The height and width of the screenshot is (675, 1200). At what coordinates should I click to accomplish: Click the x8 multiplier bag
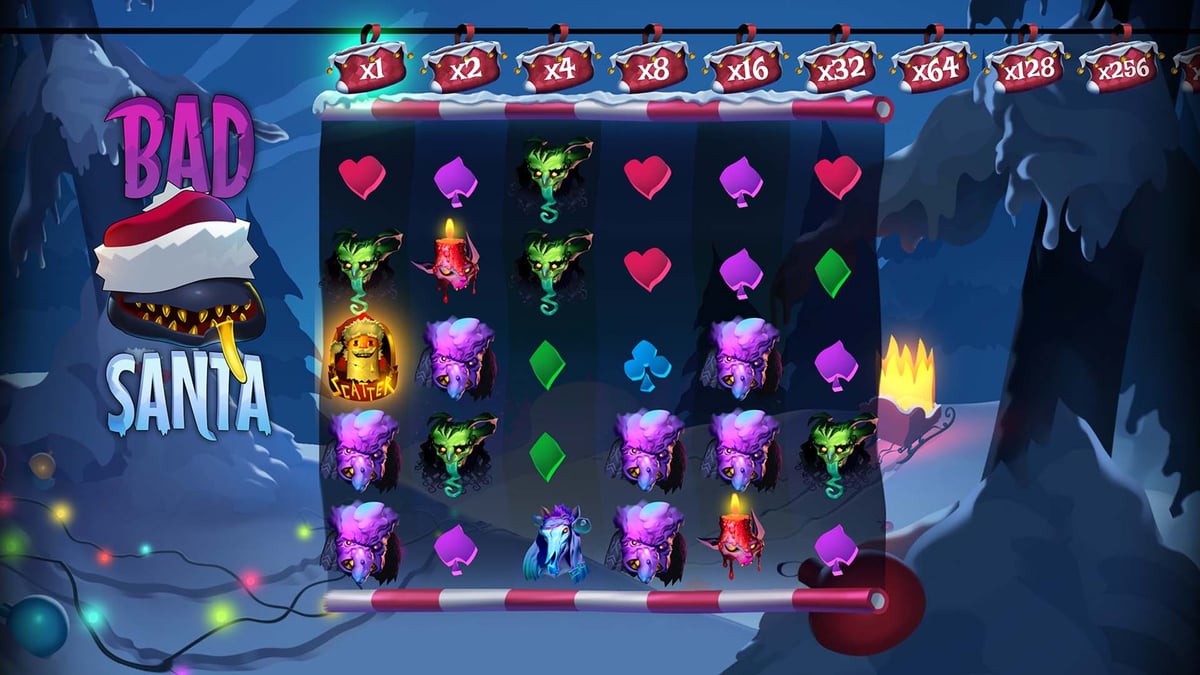pos(650,69)
